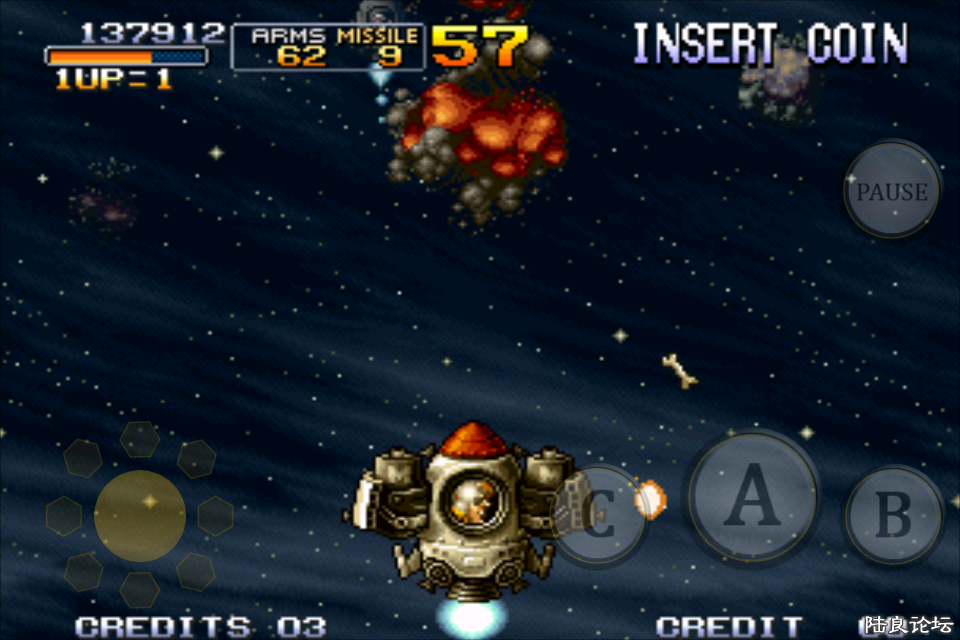Image resolution: width=960 pixels, height=640 pixels.
Task: Tap INSERT COIN to join as player two
Action: (x=770, y=45)
